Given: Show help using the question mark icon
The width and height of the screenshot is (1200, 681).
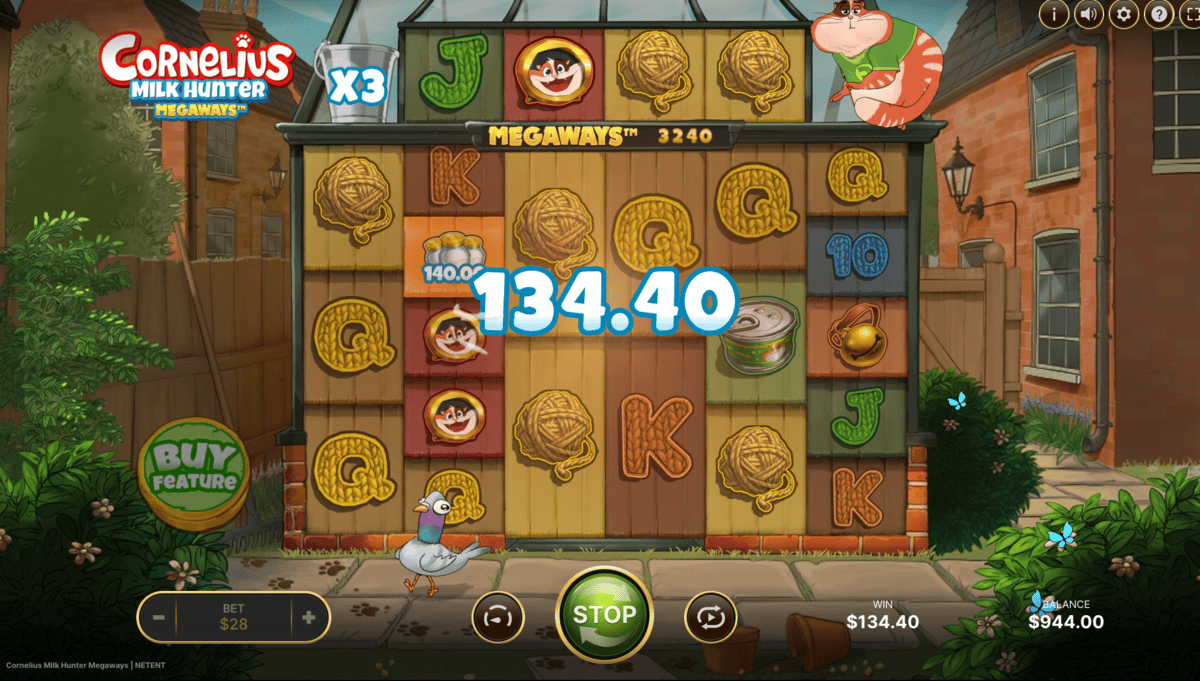Looking at the screenshot, I should click(x=1159, y=14).
